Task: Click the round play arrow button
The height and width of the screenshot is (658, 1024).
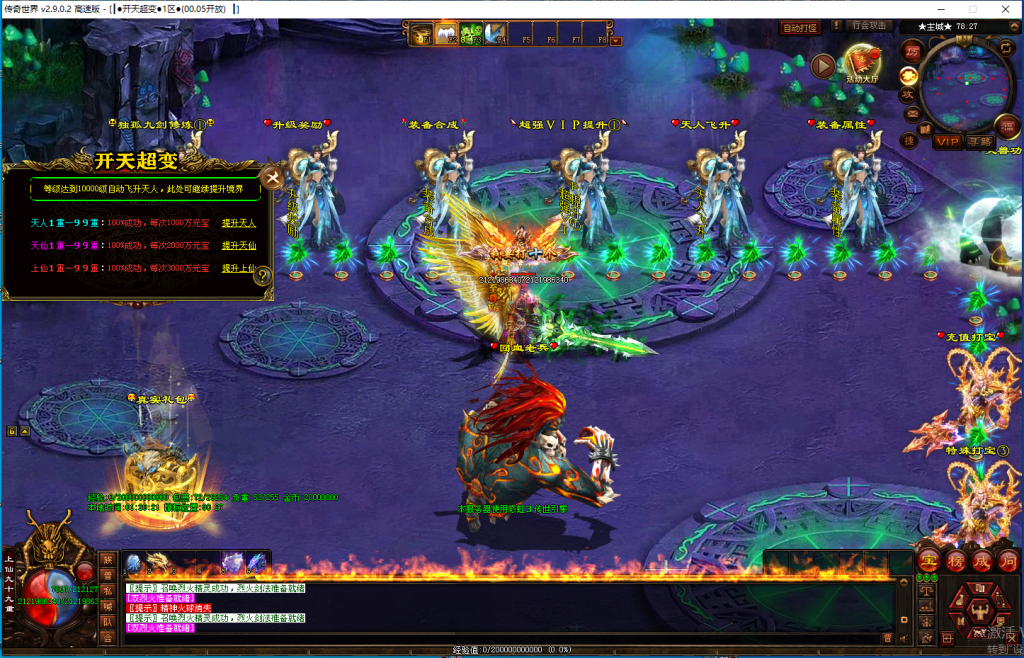Action: point(822,66)
